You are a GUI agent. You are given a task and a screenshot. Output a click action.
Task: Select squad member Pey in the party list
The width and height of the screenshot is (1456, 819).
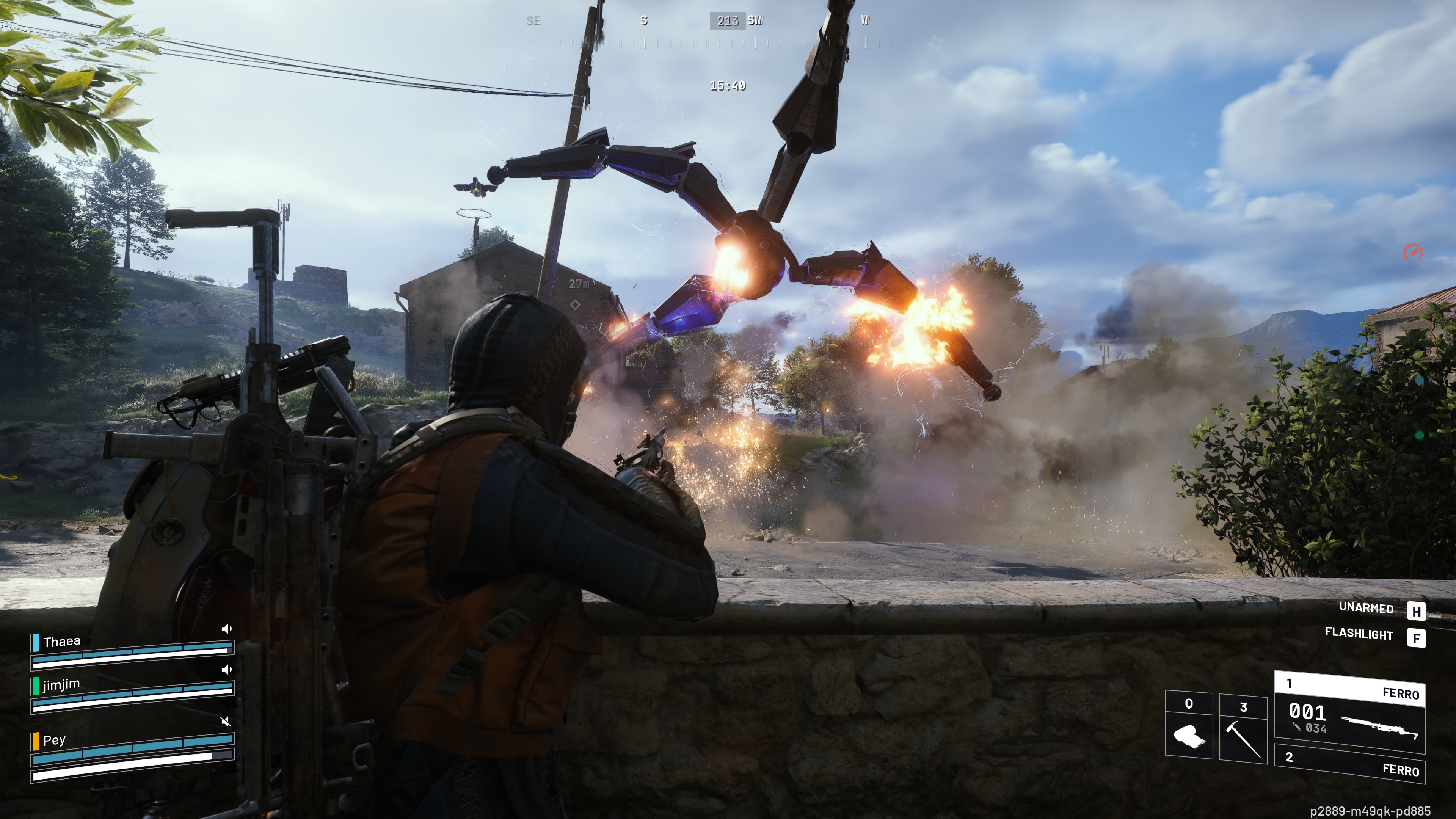point(54,740)
